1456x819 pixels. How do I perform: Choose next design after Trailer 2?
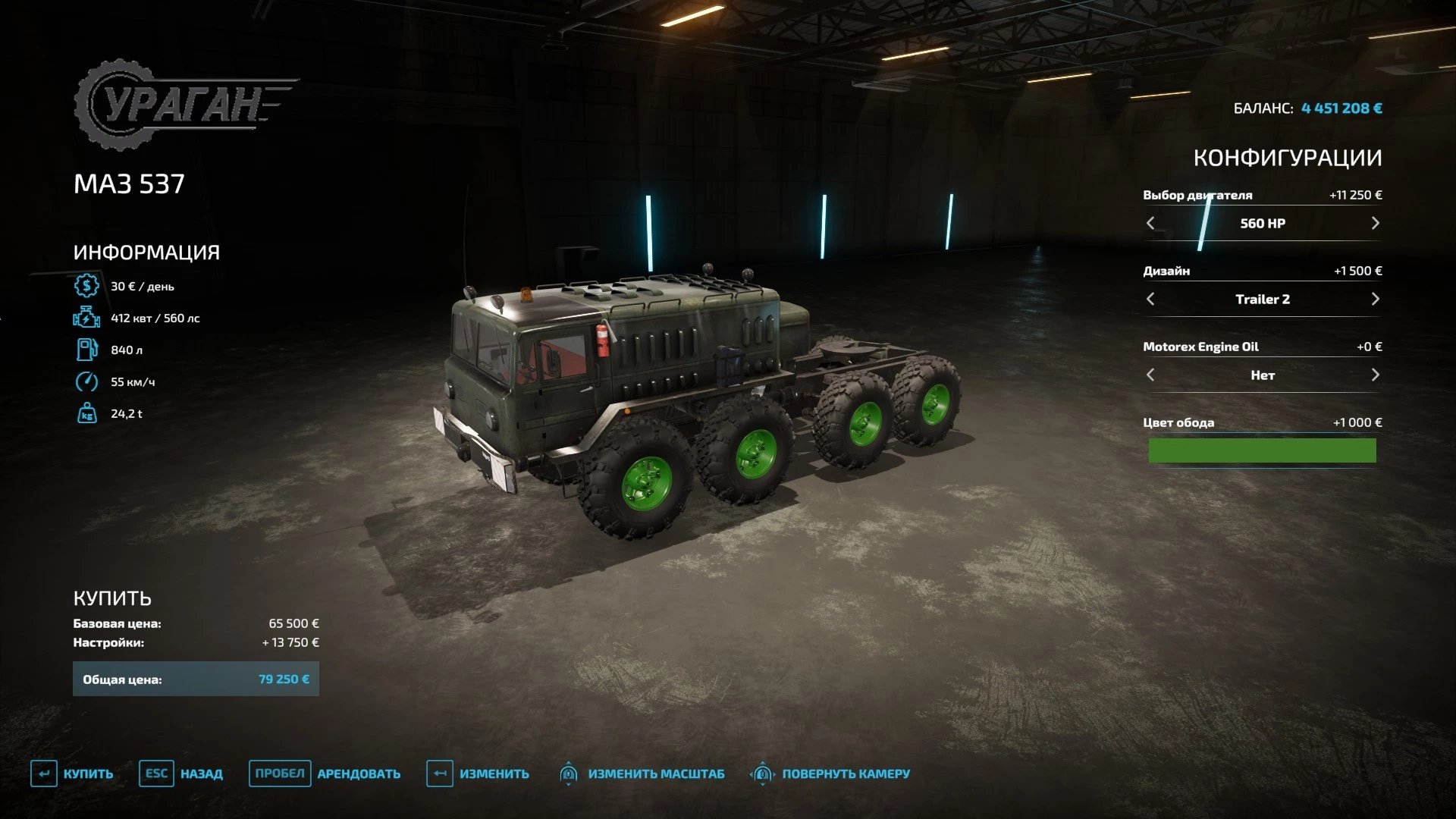pyautogui.click(x=1376, y=299)
